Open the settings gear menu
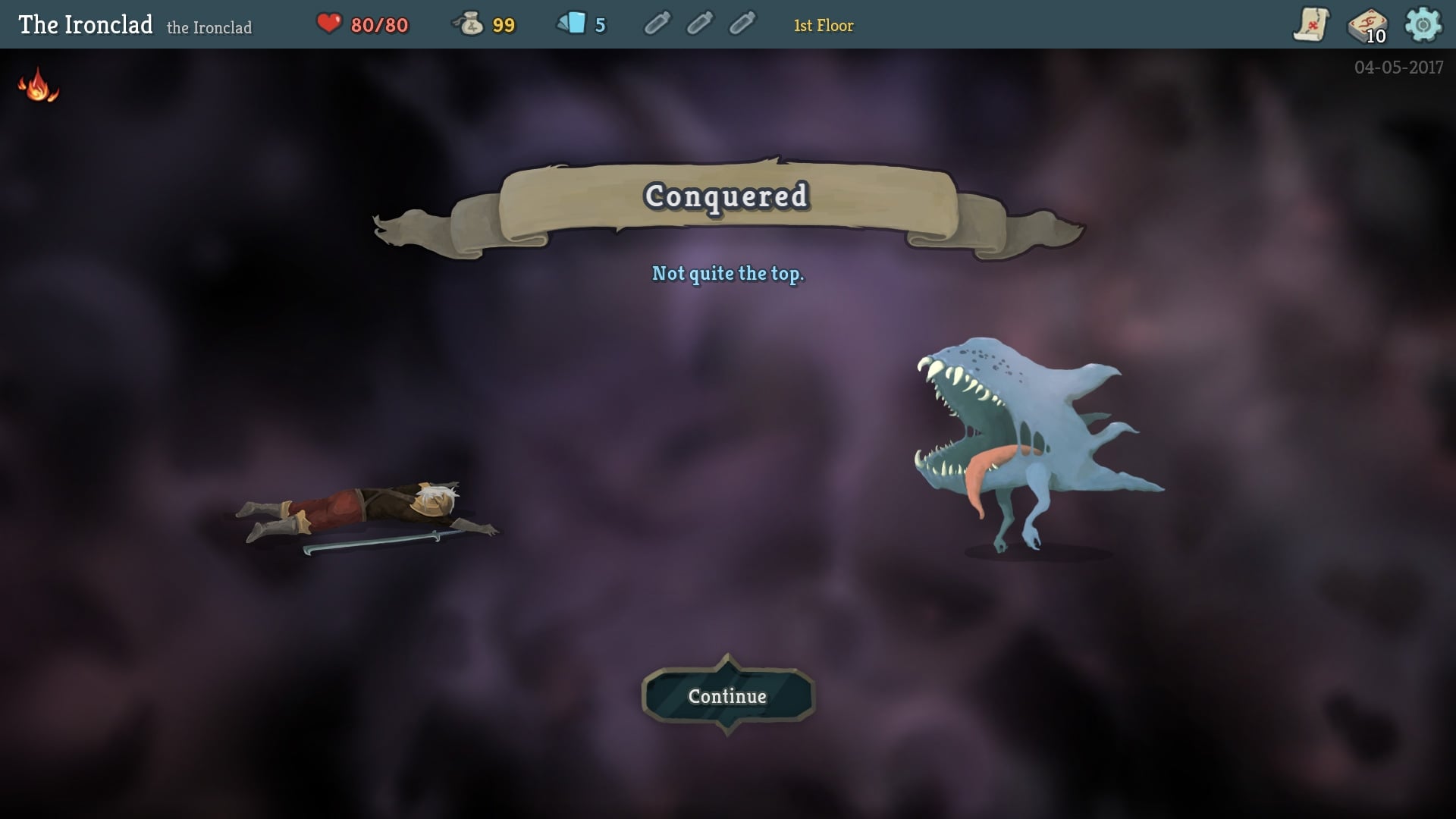1456x819 pixels. (1426, 25)
